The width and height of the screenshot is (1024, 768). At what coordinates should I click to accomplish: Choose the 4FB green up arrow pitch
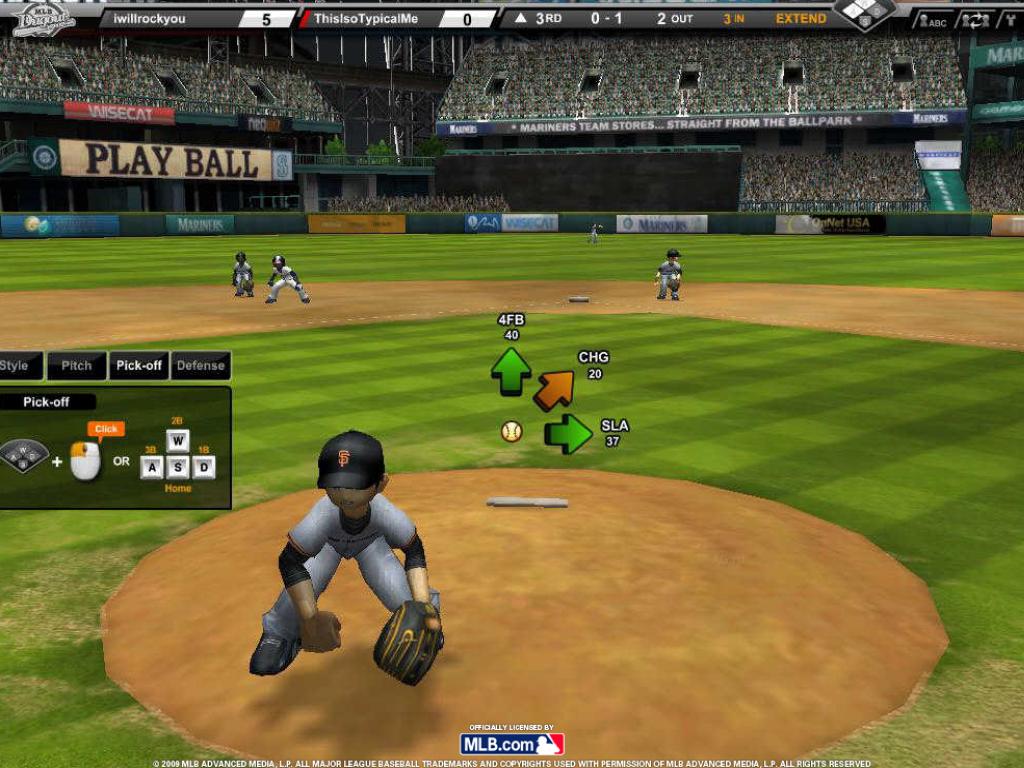[511, 371]
